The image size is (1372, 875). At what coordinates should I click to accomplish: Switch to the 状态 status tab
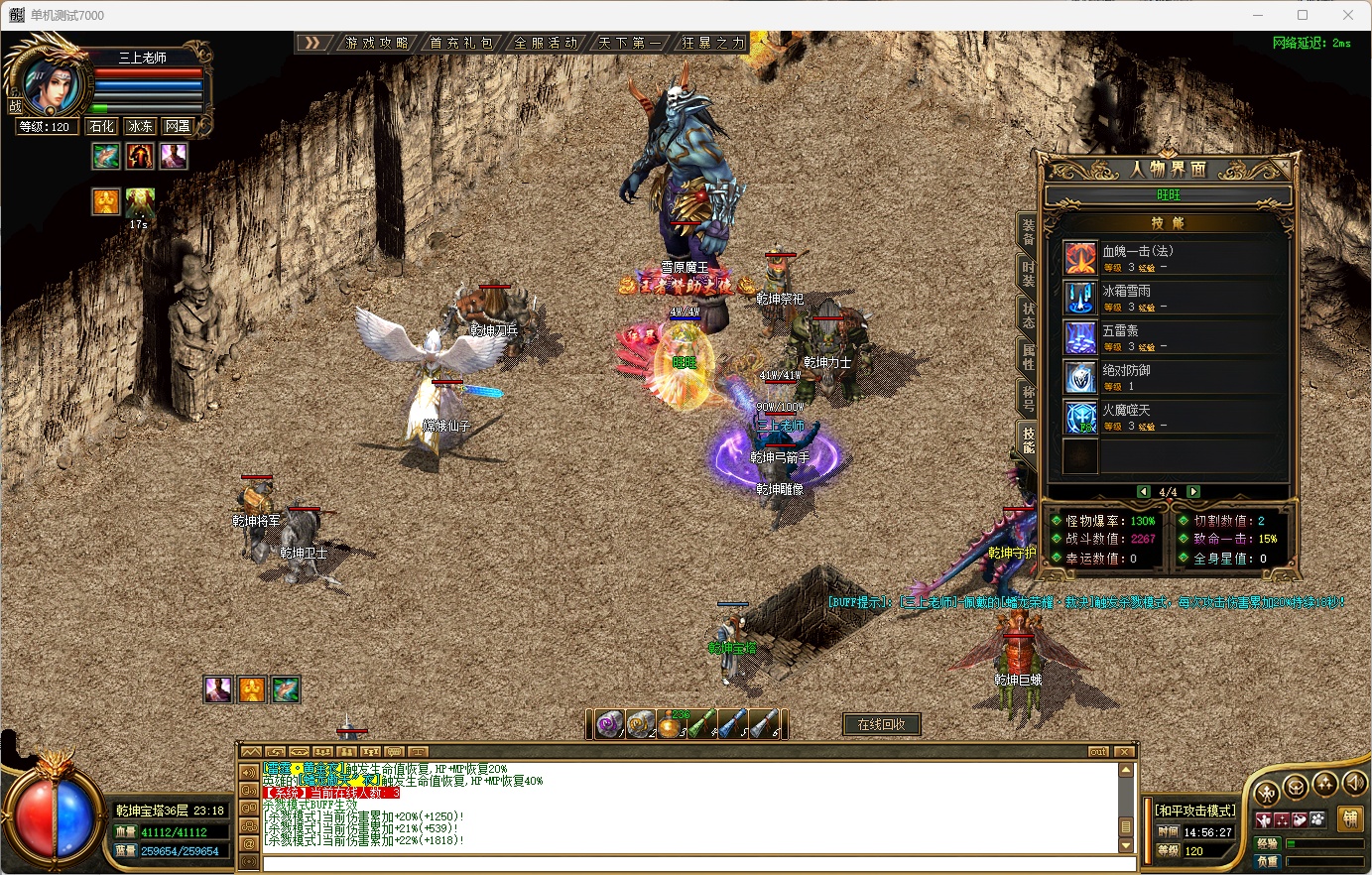1029,314
